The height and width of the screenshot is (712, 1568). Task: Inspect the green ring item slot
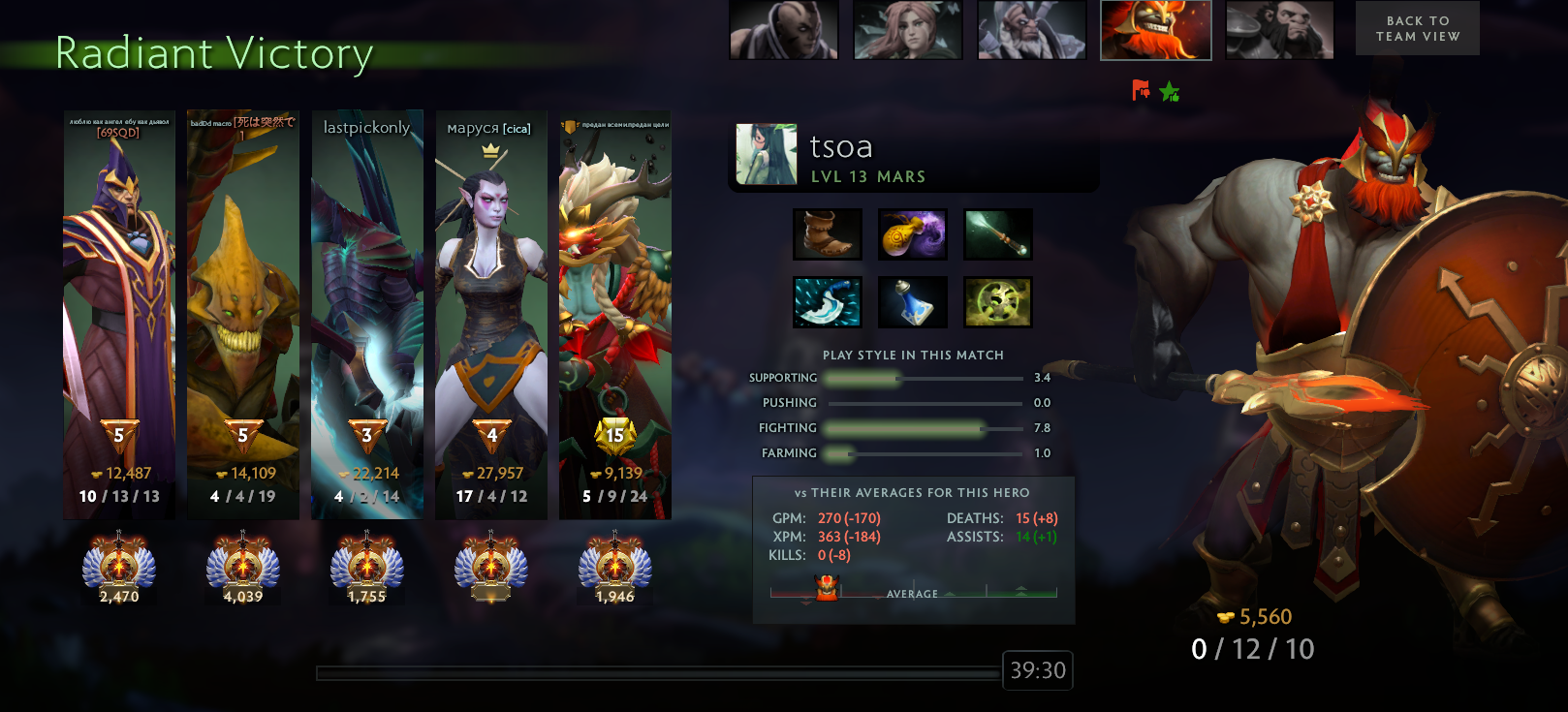pyautogui.click(x=997, y=302)
